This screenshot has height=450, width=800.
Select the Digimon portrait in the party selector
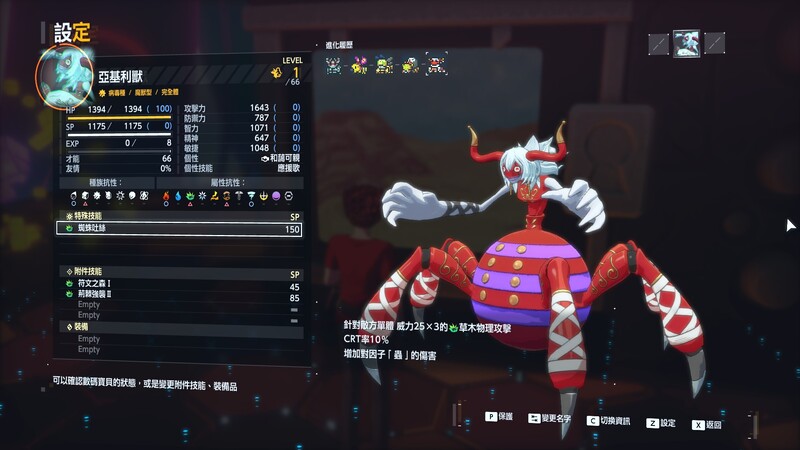[x=686, y=43]
